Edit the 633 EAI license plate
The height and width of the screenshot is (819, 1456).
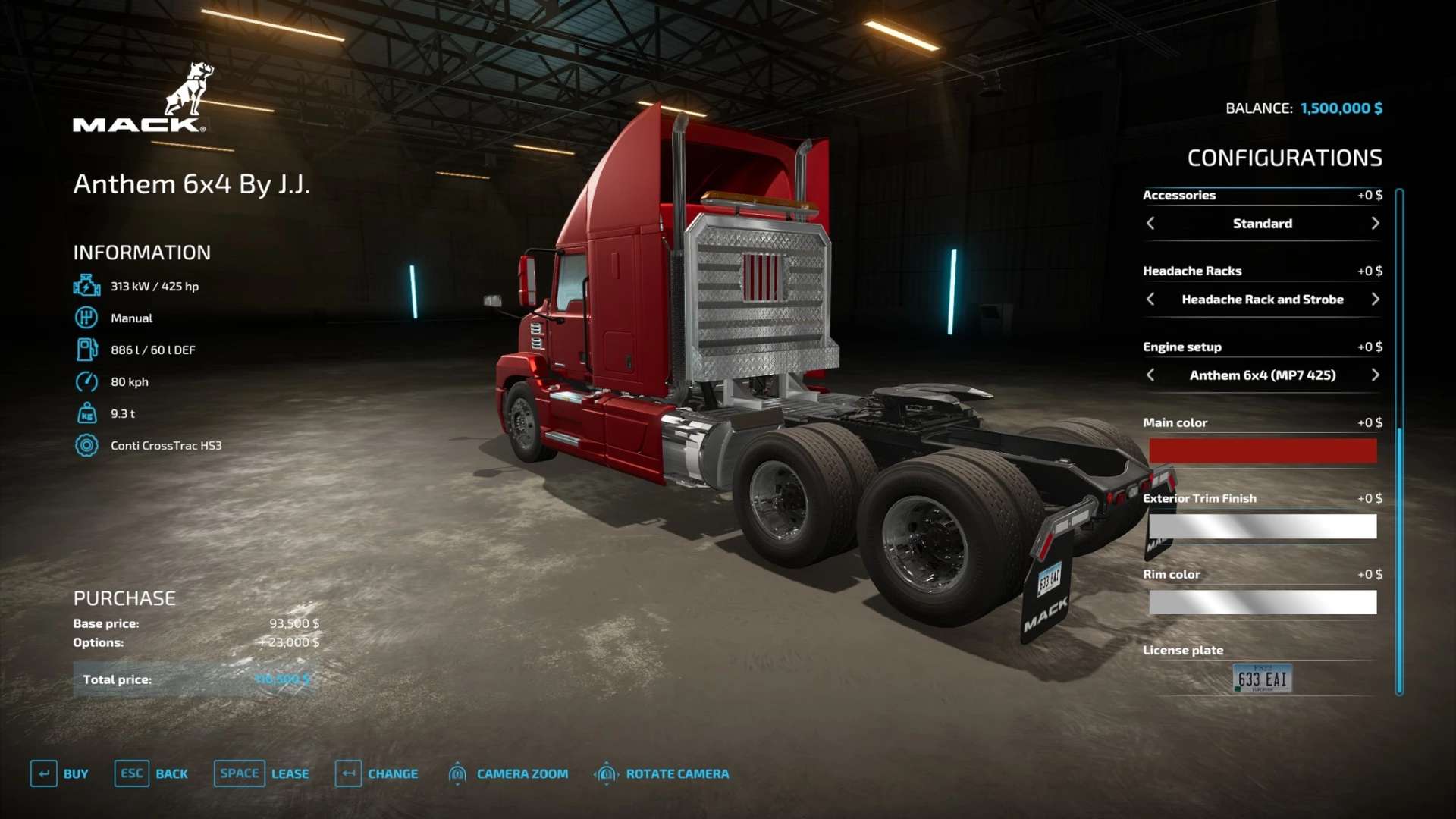point(1262,679)
